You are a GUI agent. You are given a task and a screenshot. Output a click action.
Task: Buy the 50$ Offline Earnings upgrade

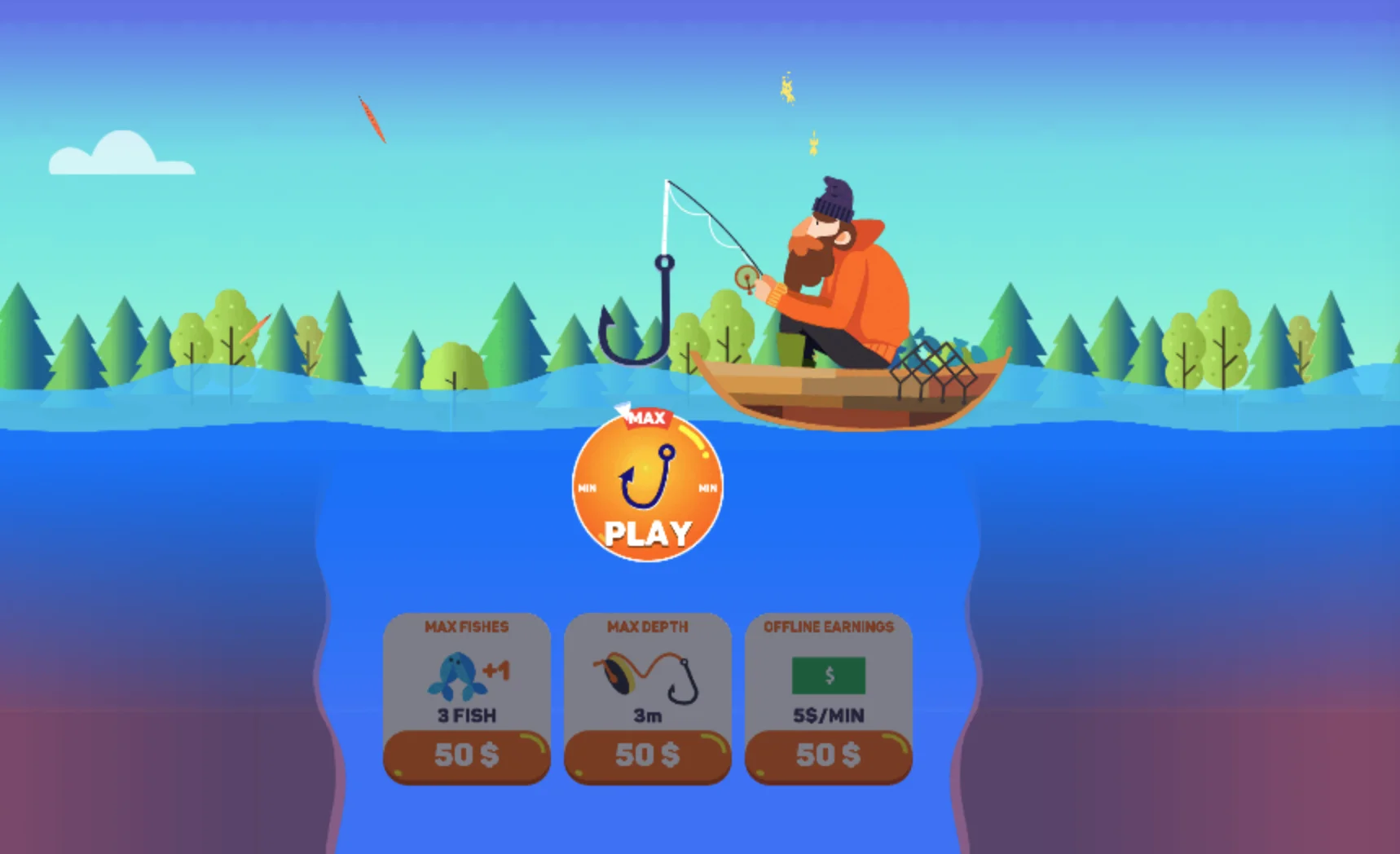[x=828, y=755]
